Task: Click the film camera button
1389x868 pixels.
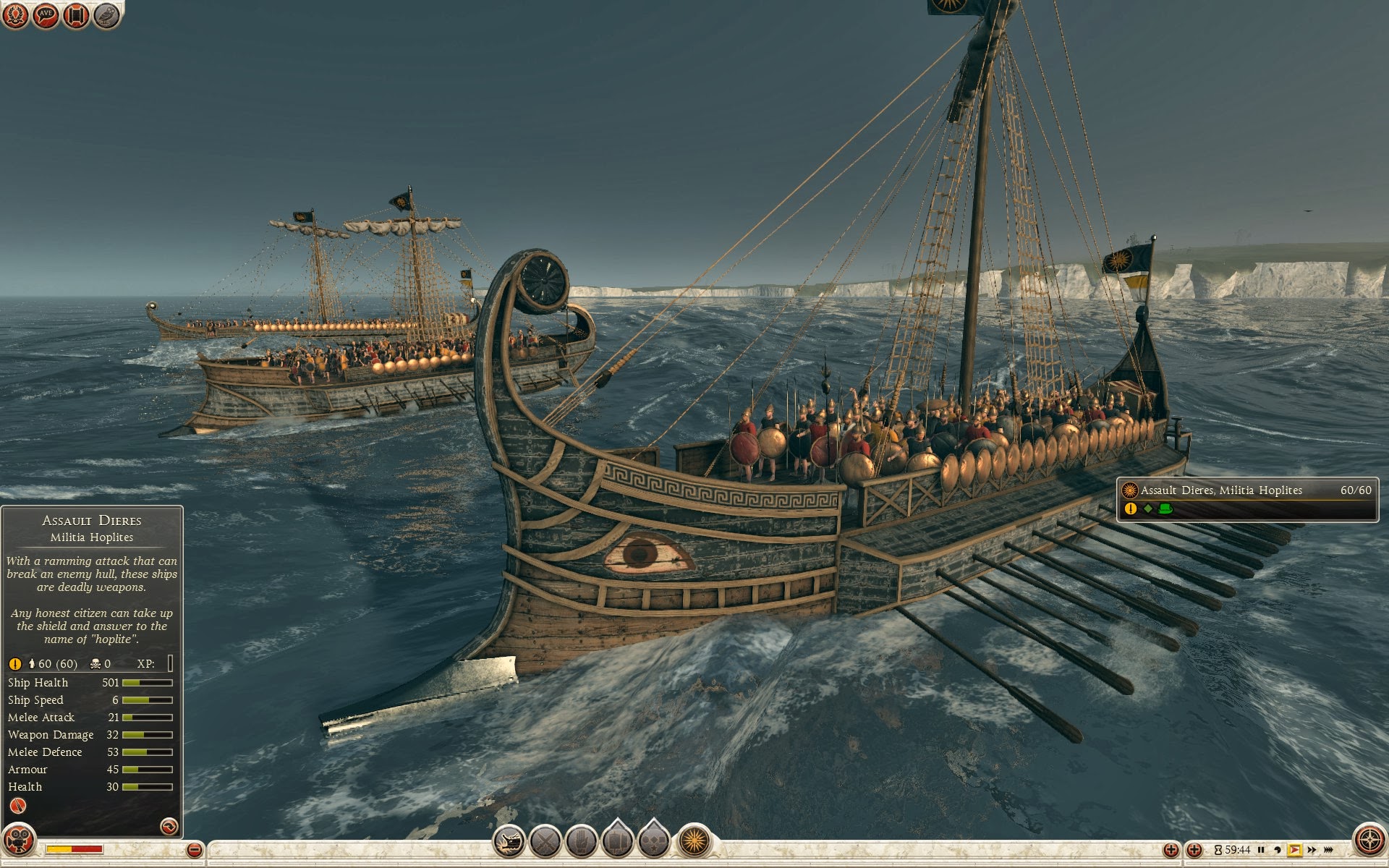Action: 17,842
